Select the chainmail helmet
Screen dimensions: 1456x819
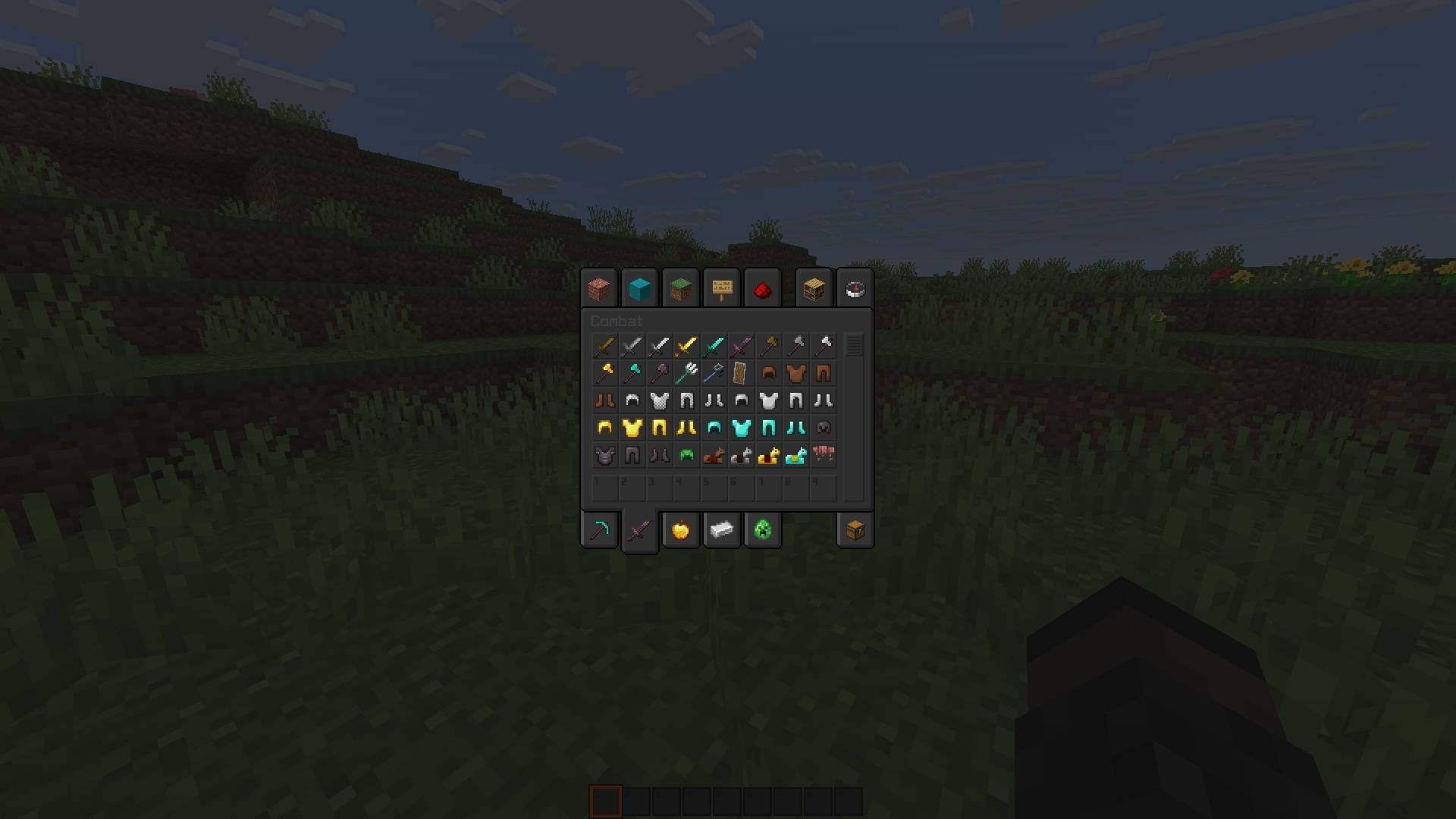pyautogui.click(x=632, y=400)
